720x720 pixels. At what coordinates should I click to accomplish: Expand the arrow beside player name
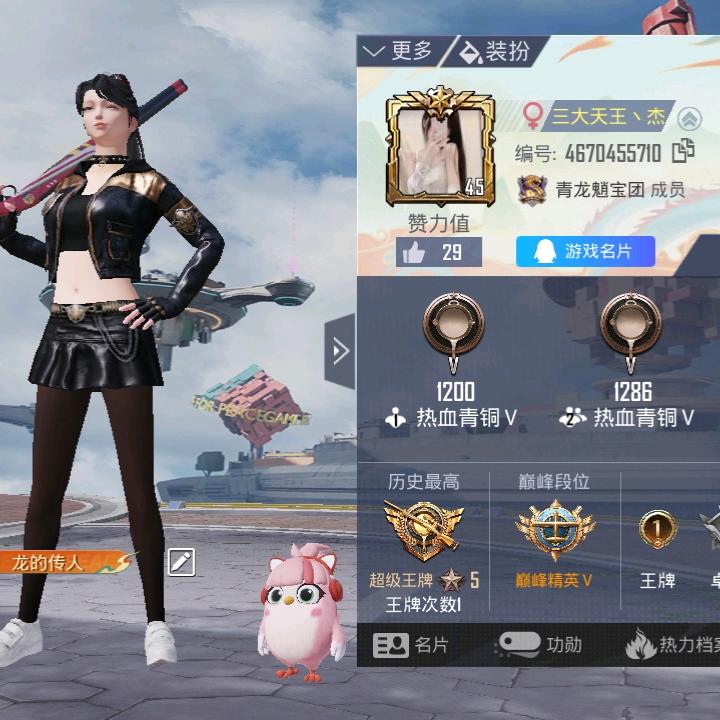click(688, 118)
